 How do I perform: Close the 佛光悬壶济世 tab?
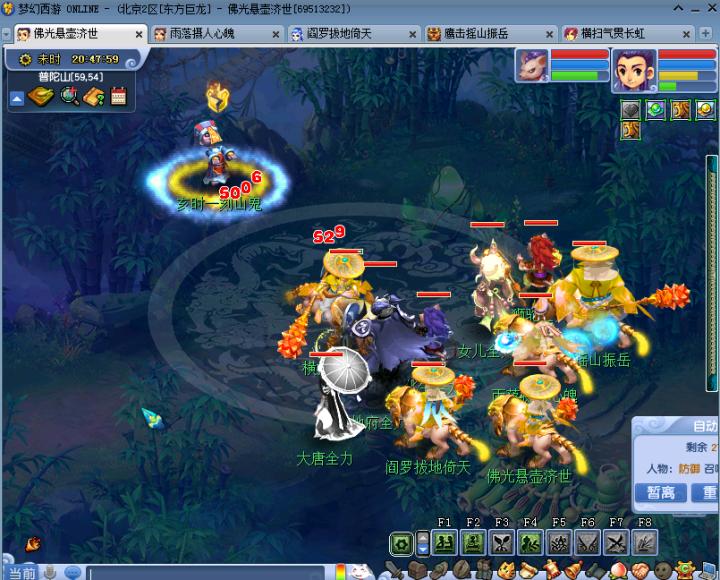tap(137, 34)
